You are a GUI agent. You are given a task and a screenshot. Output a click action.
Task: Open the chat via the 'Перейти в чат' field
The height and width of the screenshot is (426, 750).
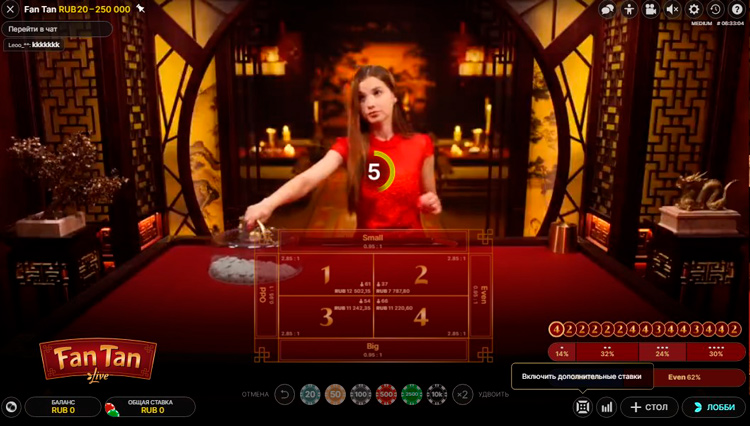coord(56,29)
